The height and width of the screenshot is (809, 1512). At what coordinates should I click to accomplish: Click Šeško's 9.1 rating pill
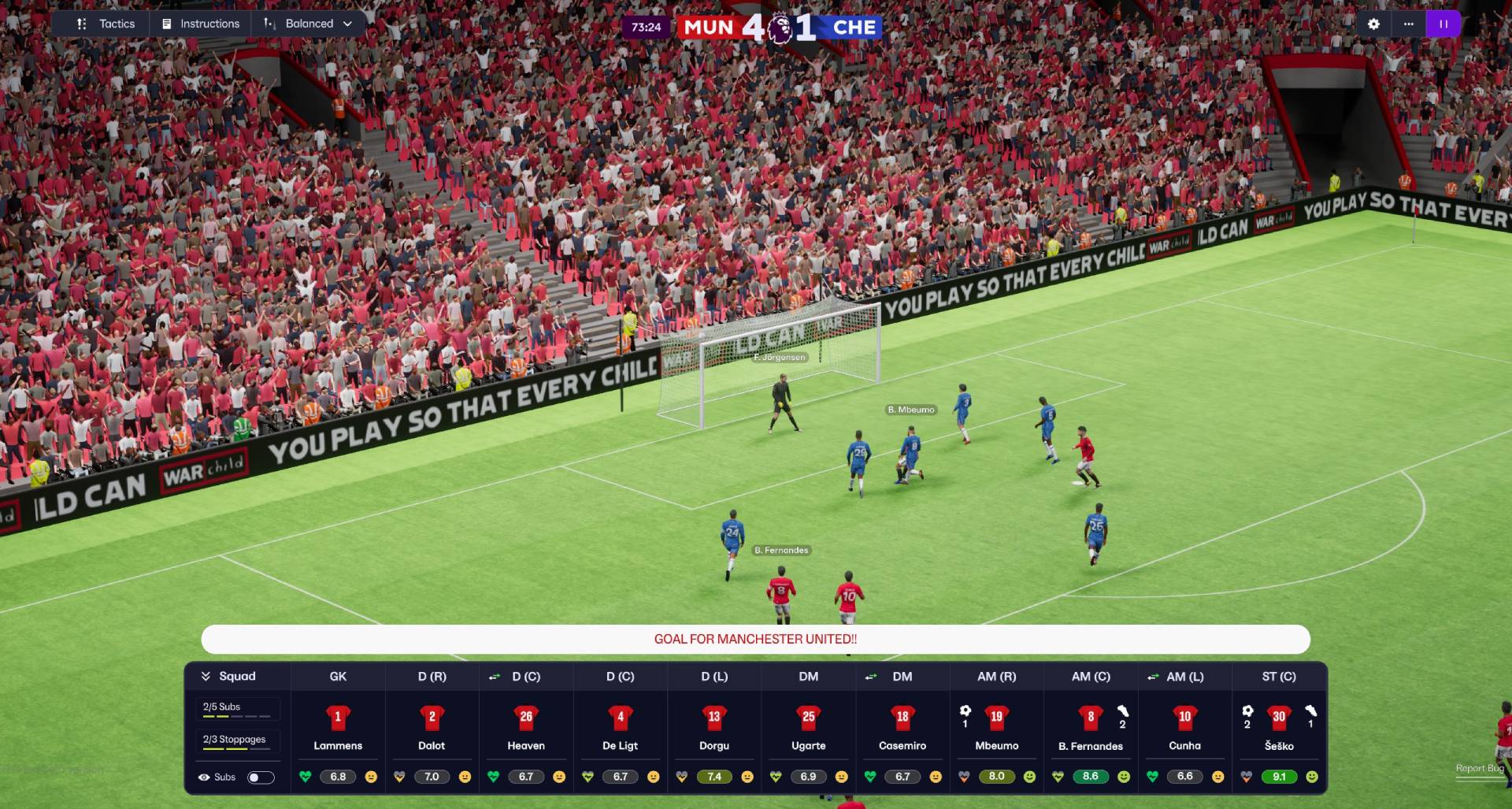(x=1280, y=777)
